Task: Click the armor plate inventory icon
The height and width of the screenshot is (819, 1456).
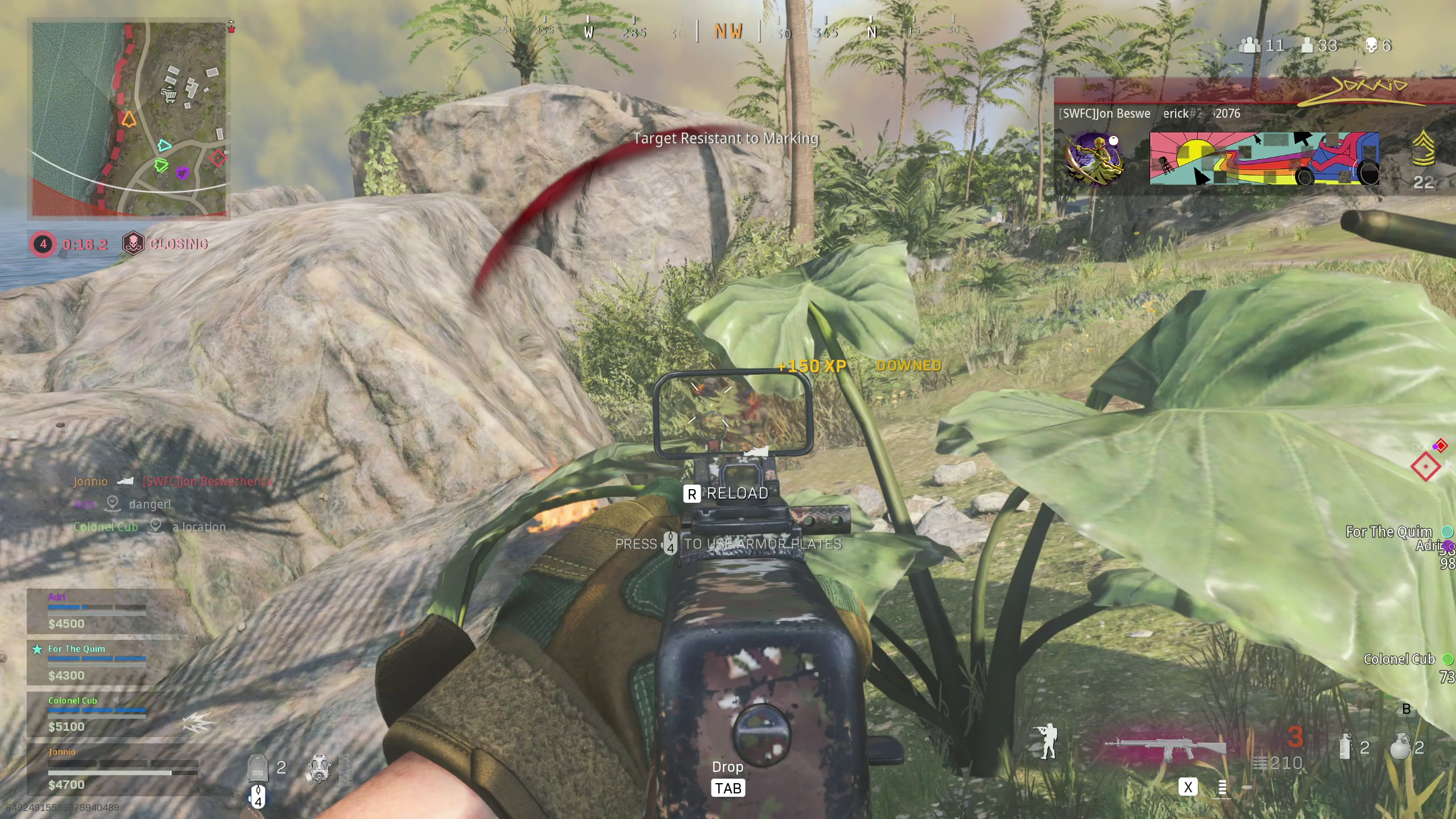Action: tap(257, 768)
